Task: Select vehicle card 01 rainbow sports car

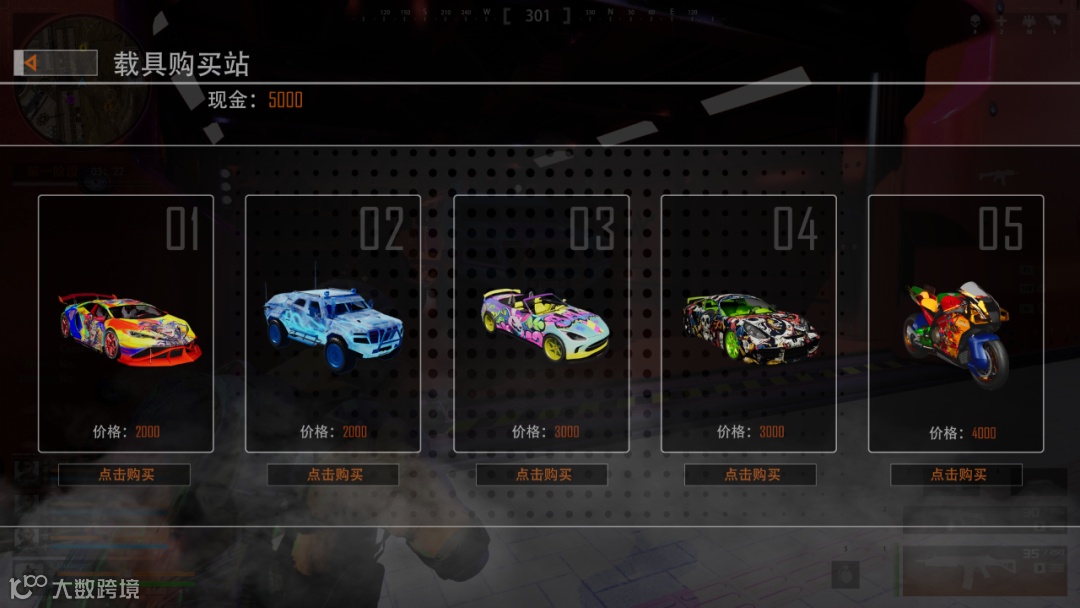Action: 126,323
